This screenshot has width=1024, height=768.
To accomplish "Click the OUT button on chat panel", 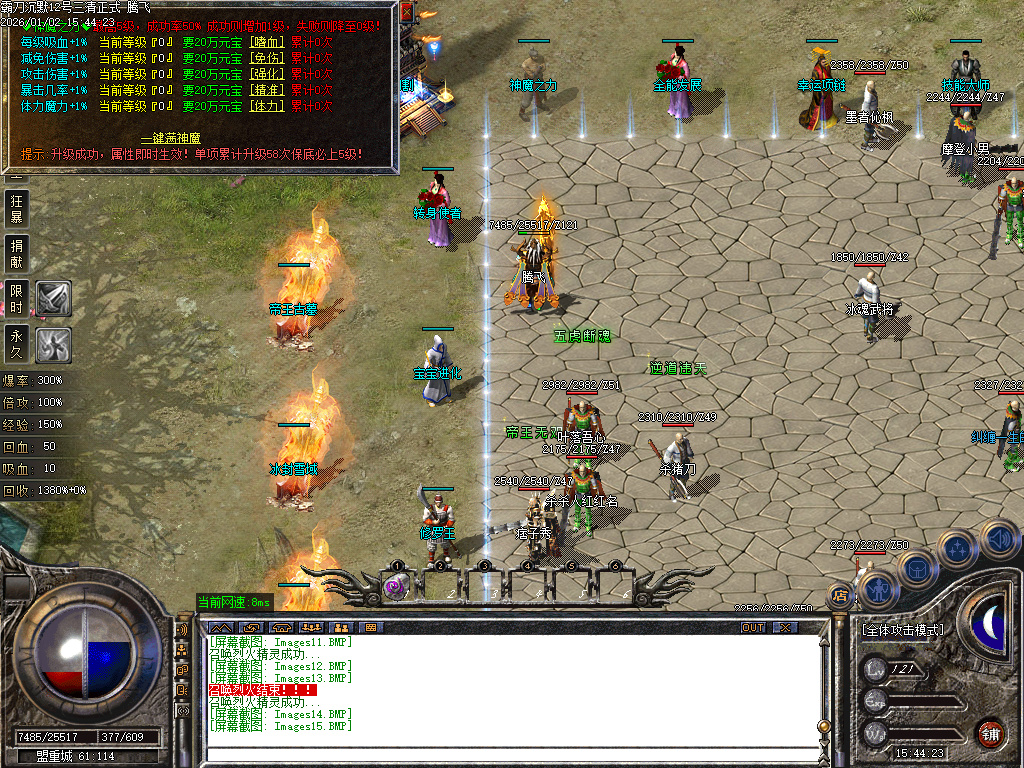I will [x=753, y=627].
